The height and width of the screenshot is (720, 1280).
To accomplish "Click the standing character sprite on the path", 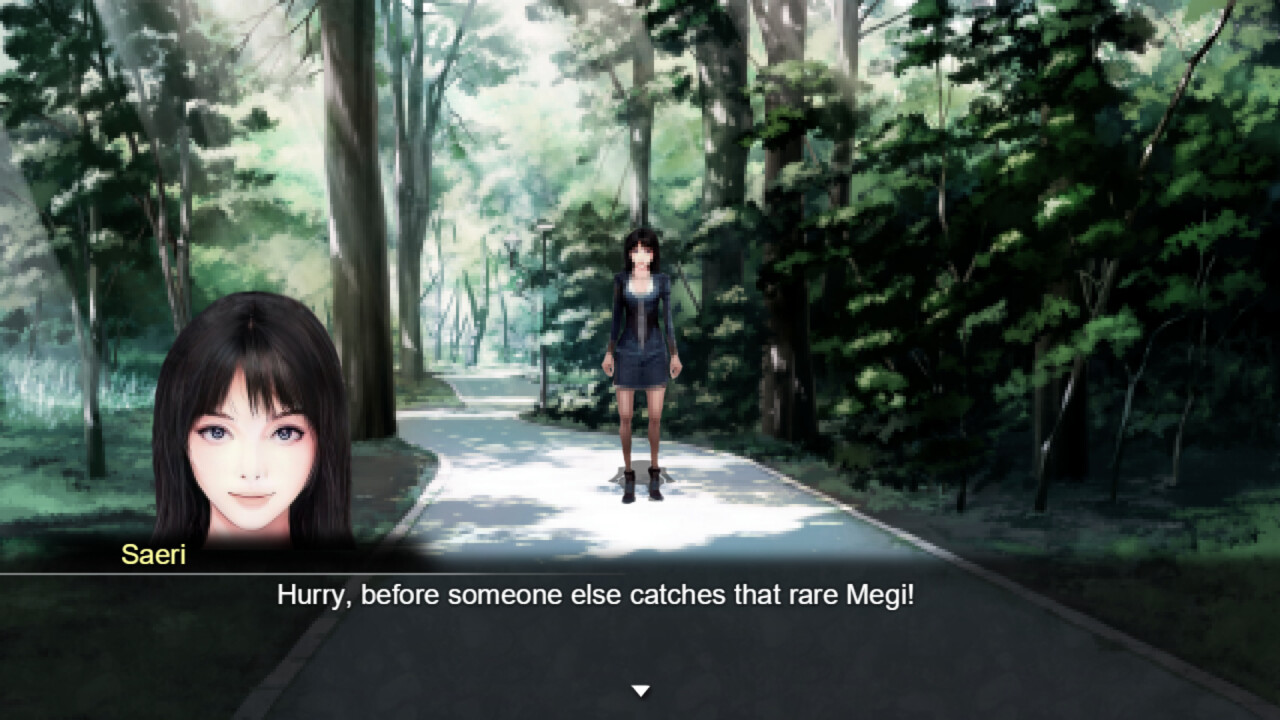I will tap(640, 360).
